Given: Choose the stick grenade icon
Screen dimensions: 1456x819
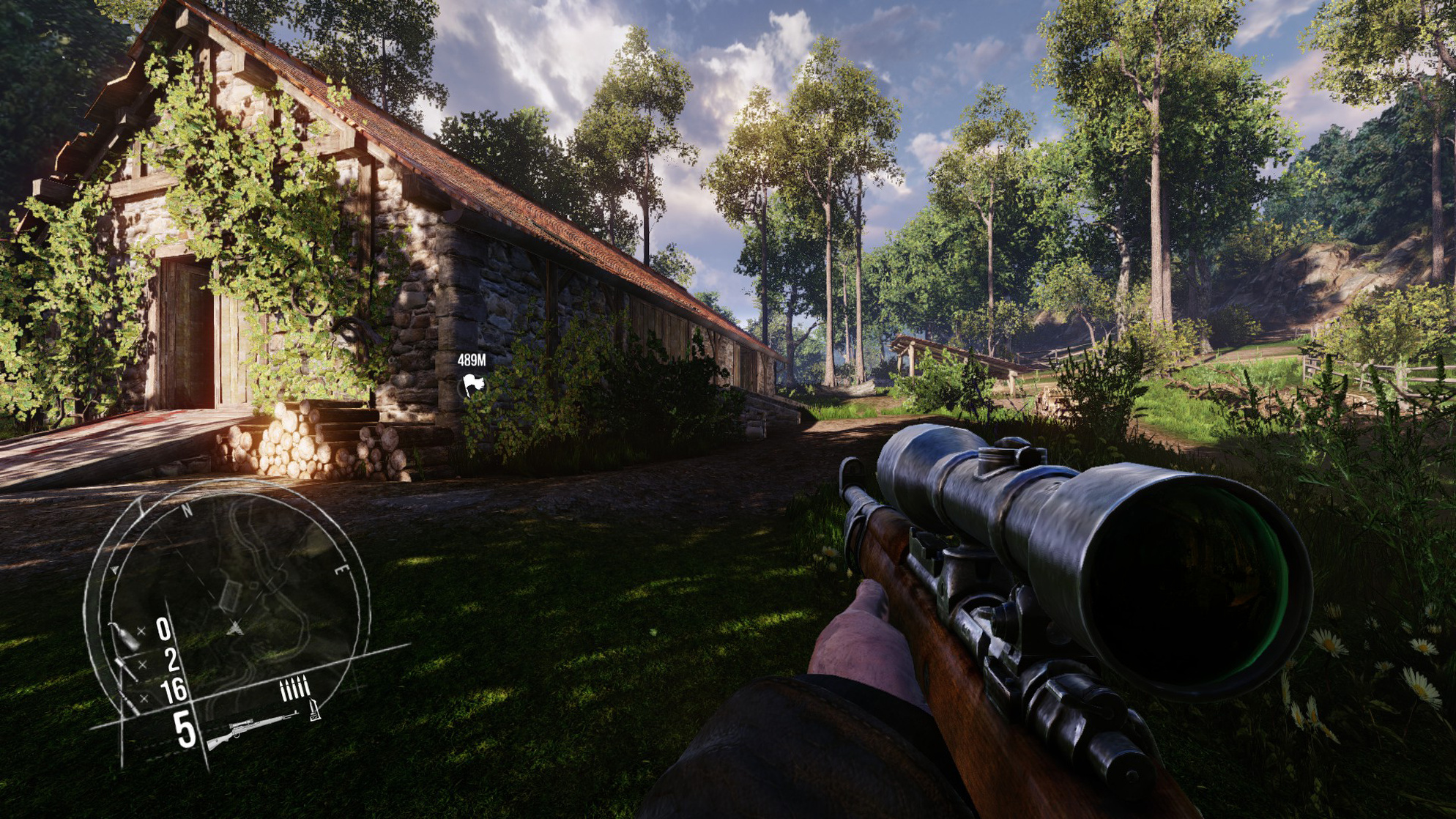Looking at the screenshot, I should pos(125,668).
